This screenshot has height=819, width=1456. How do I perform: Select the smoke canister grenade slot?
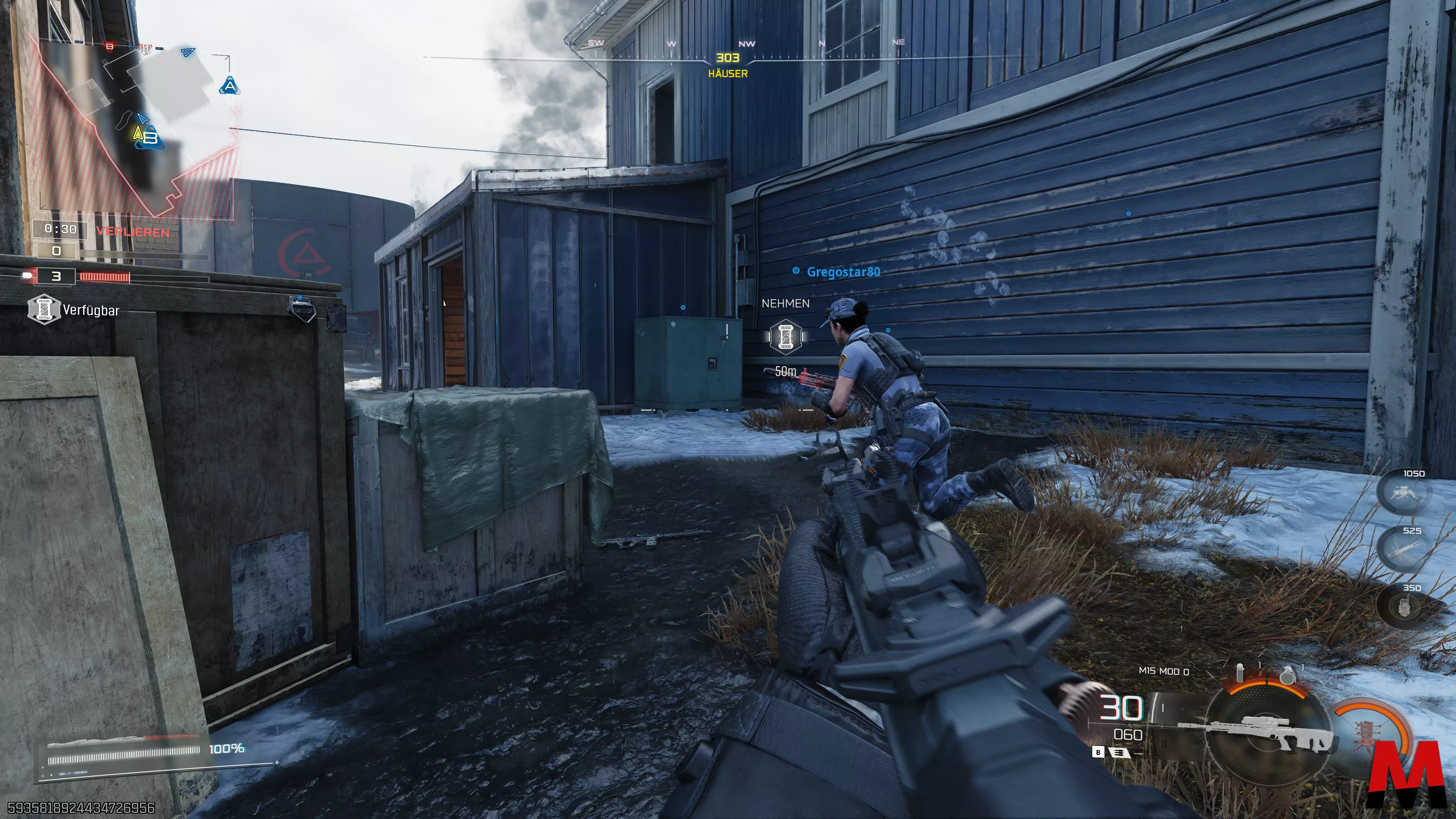click(x=1240, y=673)
